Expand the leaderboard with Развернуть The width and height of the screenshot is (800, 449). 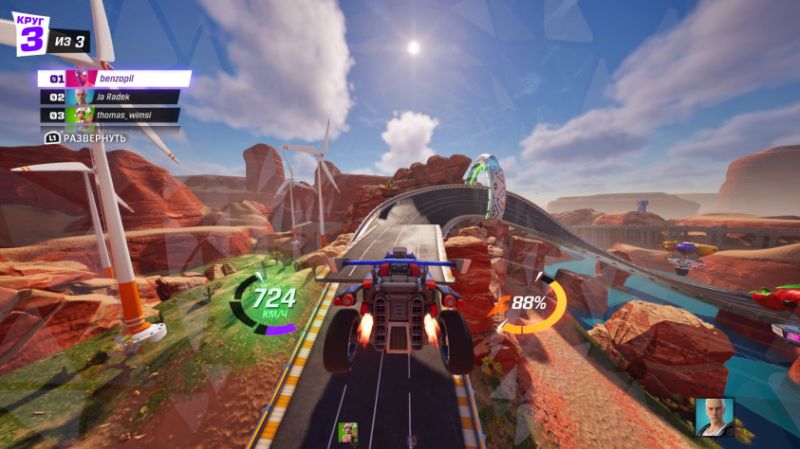87,137
